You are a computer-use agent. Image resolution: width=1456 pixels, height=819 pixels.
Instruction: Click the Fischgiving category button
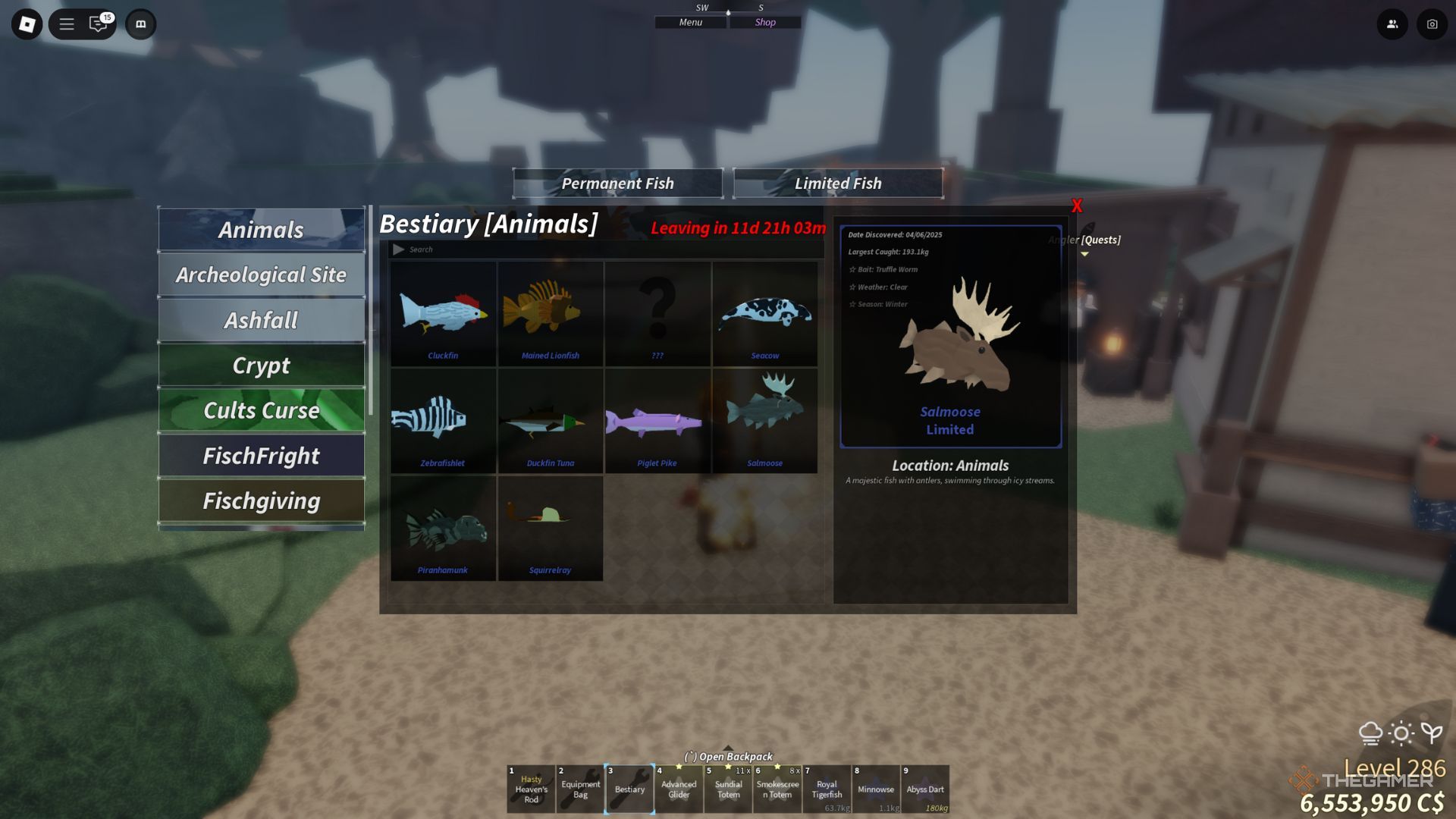tap(261, 500)
